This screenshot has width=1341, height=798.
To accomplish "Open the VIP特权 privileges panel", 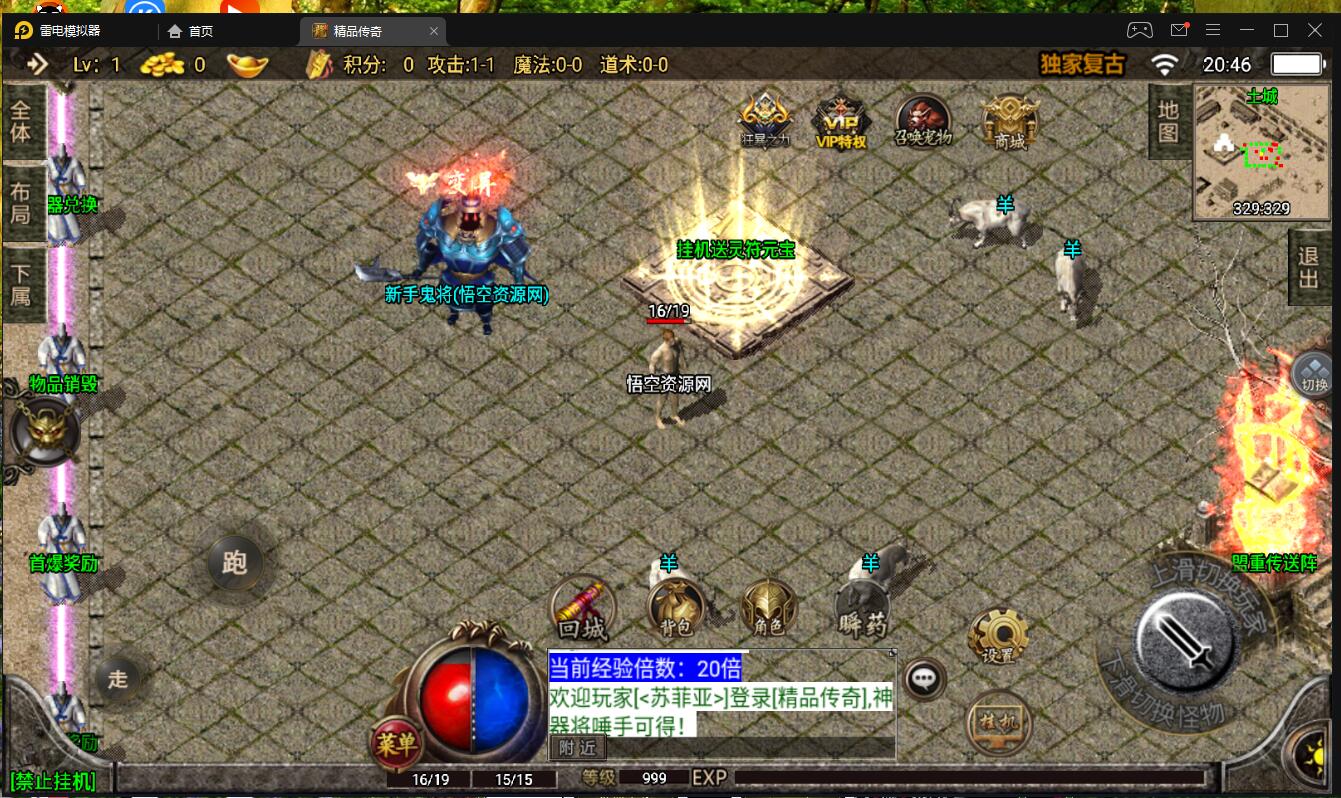I will [841, 120].
